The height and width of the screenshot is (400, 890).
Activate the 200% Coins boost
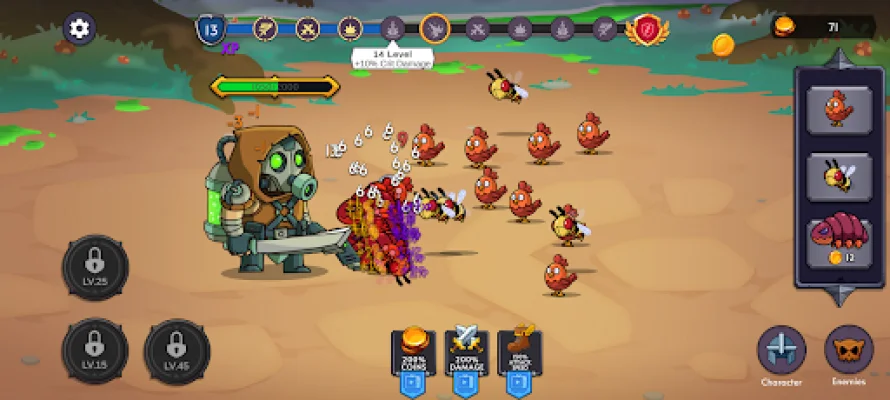(x=414, y=360)
